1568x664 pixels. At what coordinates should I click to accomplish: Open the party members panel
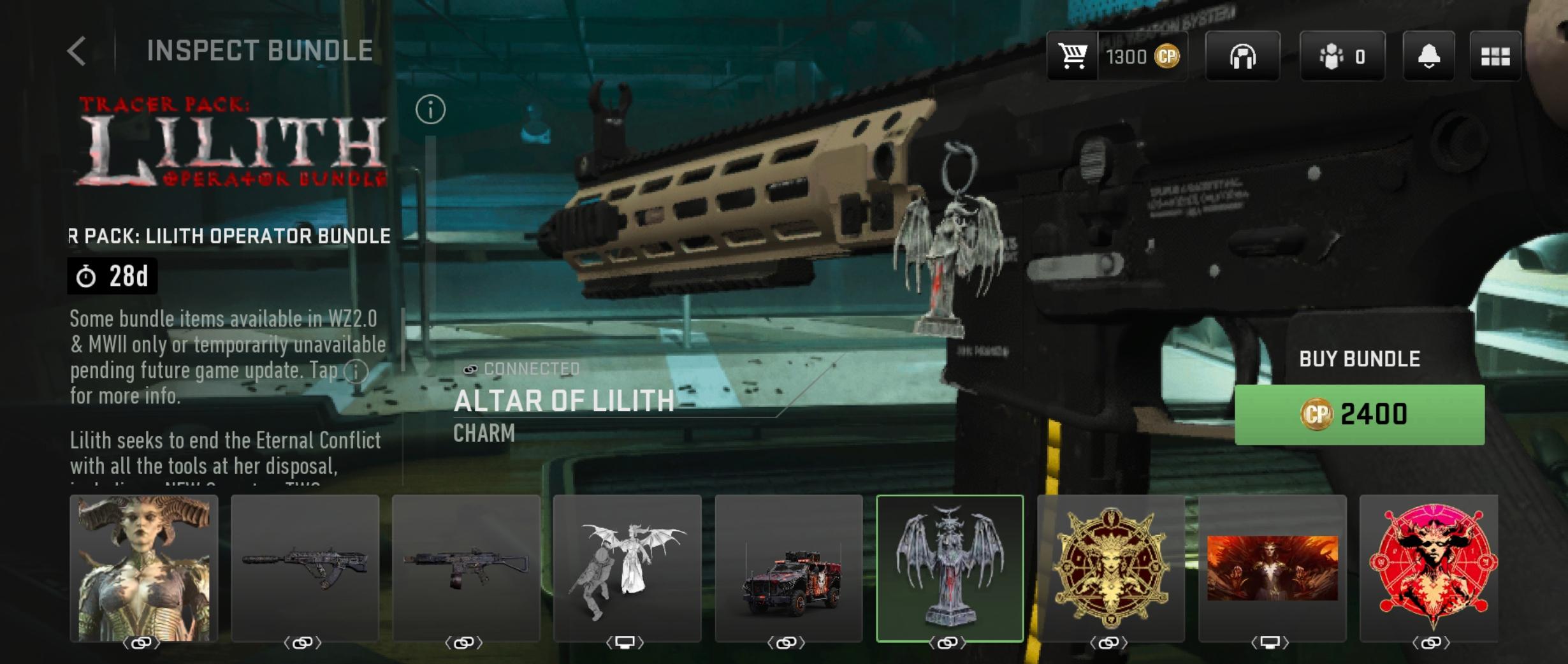[1342, 57]
